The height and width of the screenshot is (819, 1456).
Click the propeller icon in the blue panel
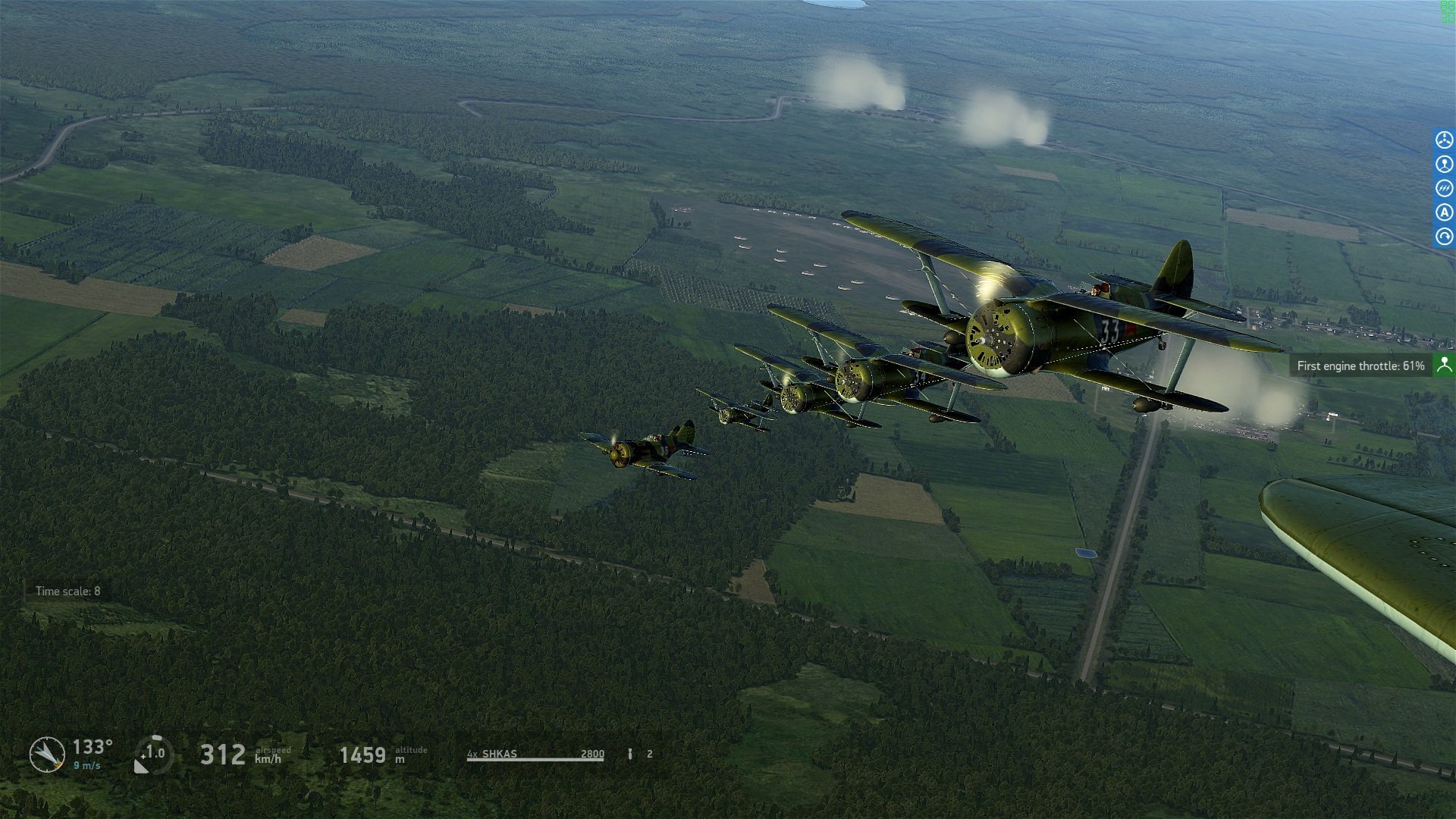(1444, 140)
